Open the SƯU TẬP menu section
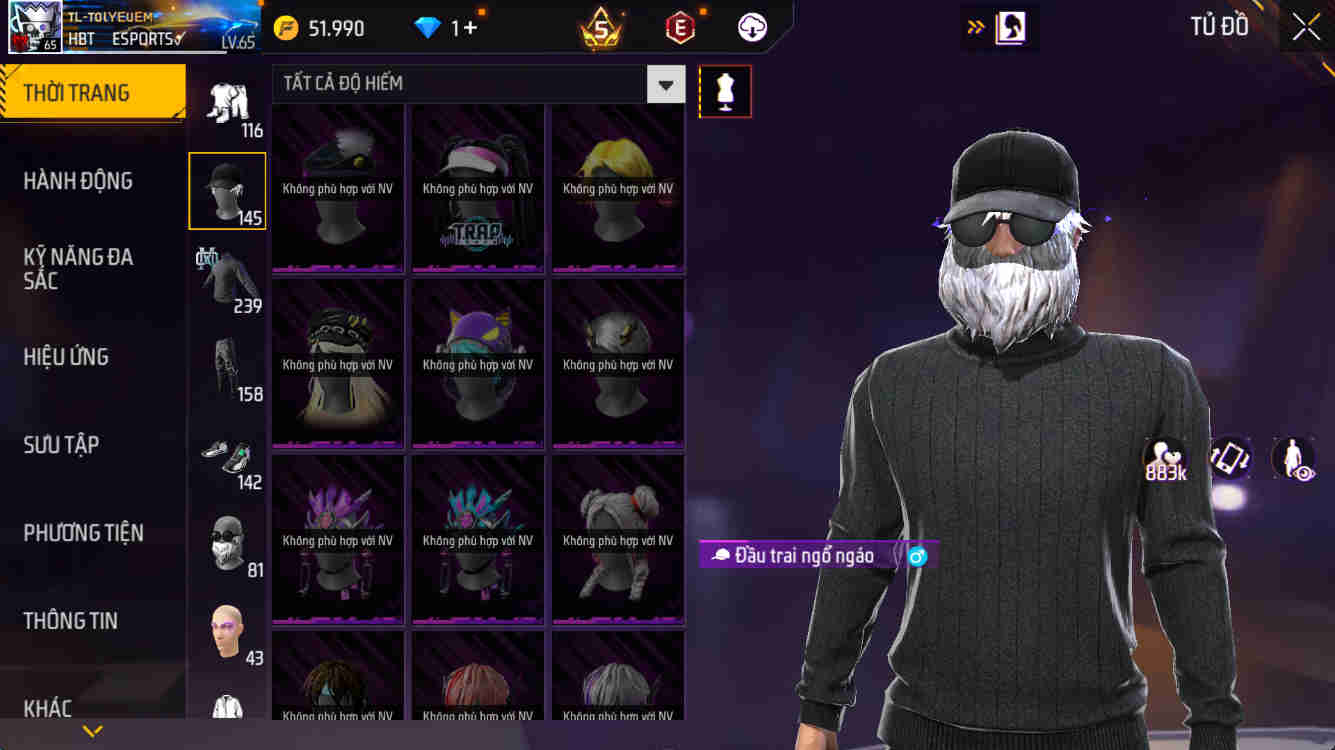 (x=60, y=444)
